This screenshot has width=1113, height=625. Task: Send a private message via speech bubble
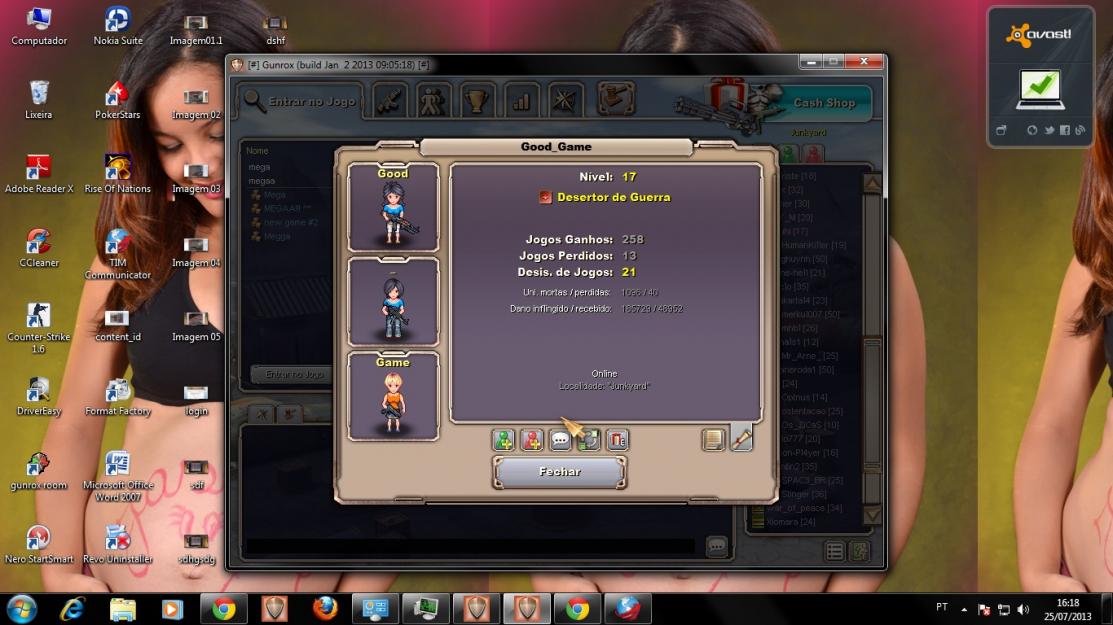coord(561,440)
